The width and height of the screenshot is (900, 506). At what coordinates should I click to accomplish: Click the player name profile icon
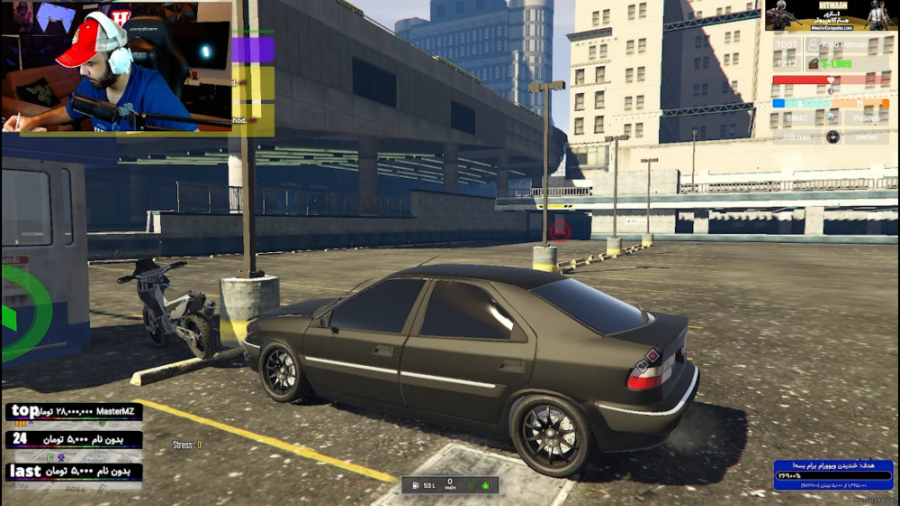[813, 45]
